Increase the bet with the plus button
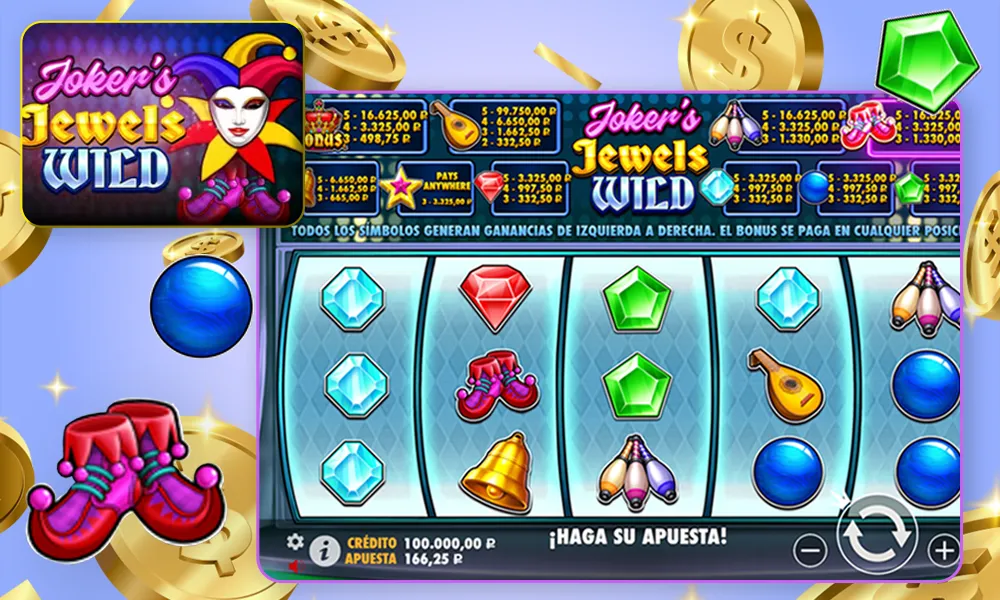This screenshot has width=1000, height=600. (942, 549)
